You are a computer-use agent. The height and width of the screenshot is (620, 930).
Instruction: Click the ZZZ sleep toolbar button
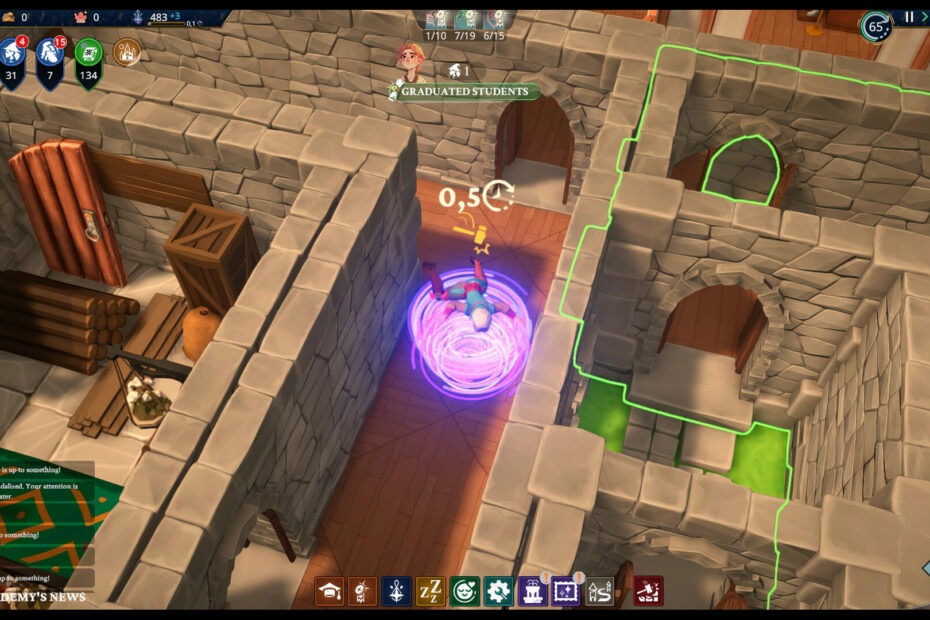pos(431,591)
